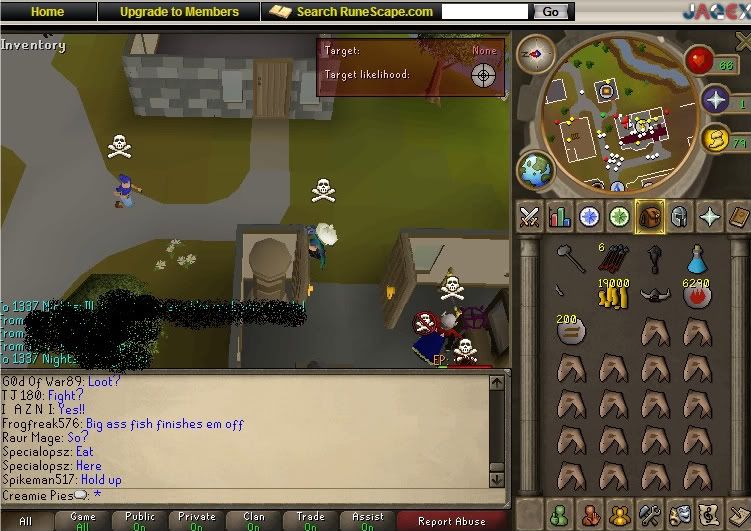Open the Combat Styles crossed-swords tab
751x531 pixels.
(529, 216)
